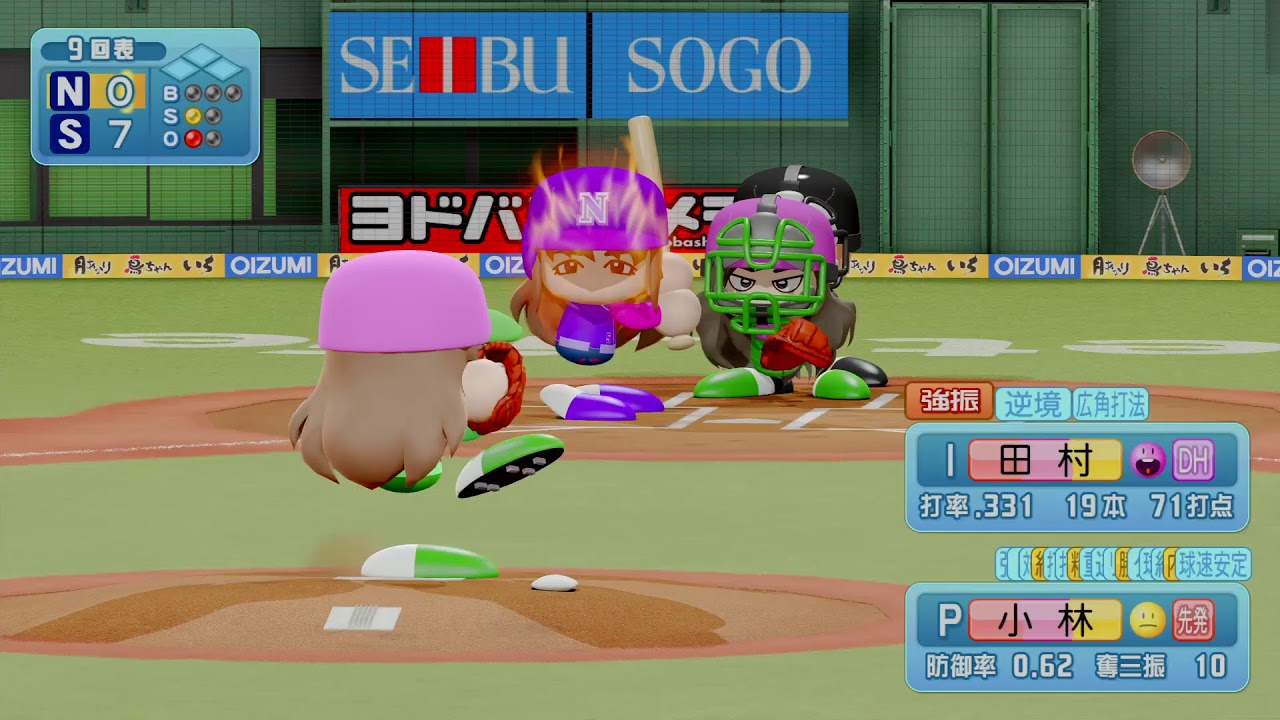Click the batter's purple mood face icon
Viewport: 1280px width, 720px height.
(x=1147, y=461)
